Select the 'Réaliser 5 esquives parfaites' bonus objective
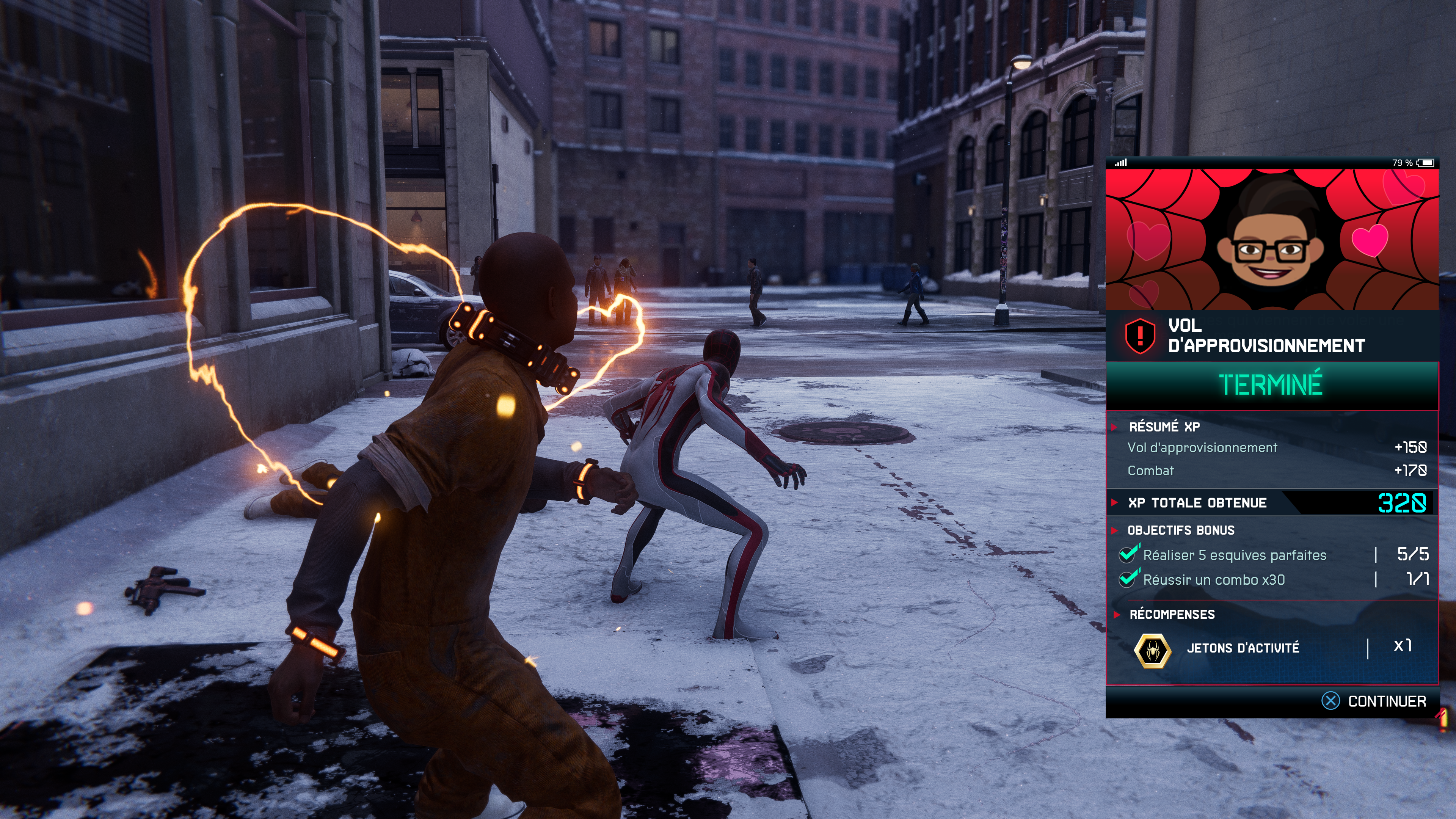 [x=1235, y=555]
